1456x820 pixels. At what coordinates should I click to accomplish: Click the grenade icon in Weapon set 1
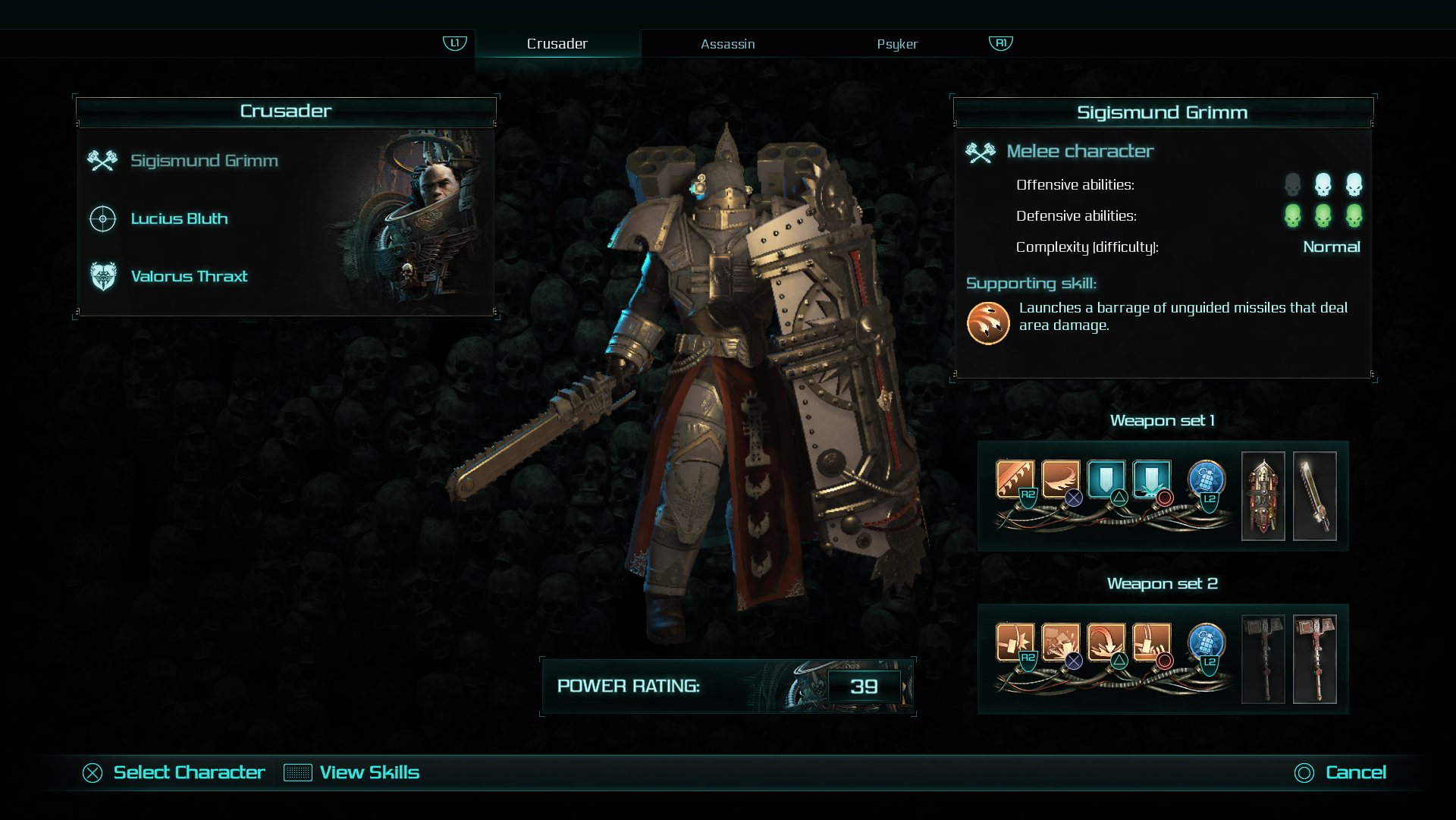click(1206, 479)
